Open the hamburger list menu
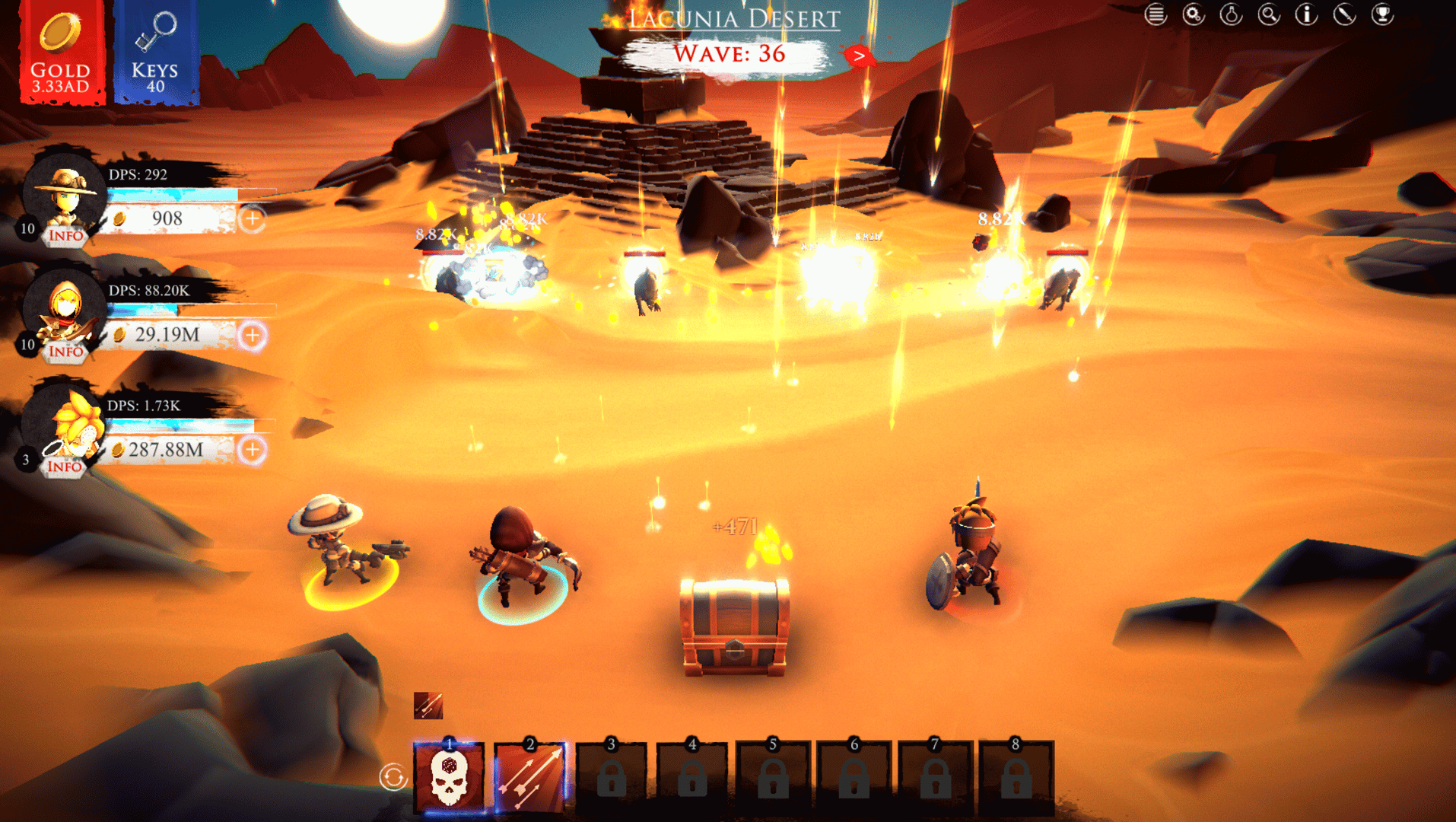This screenshot has width=1456, height=822. pos(1156,14)
